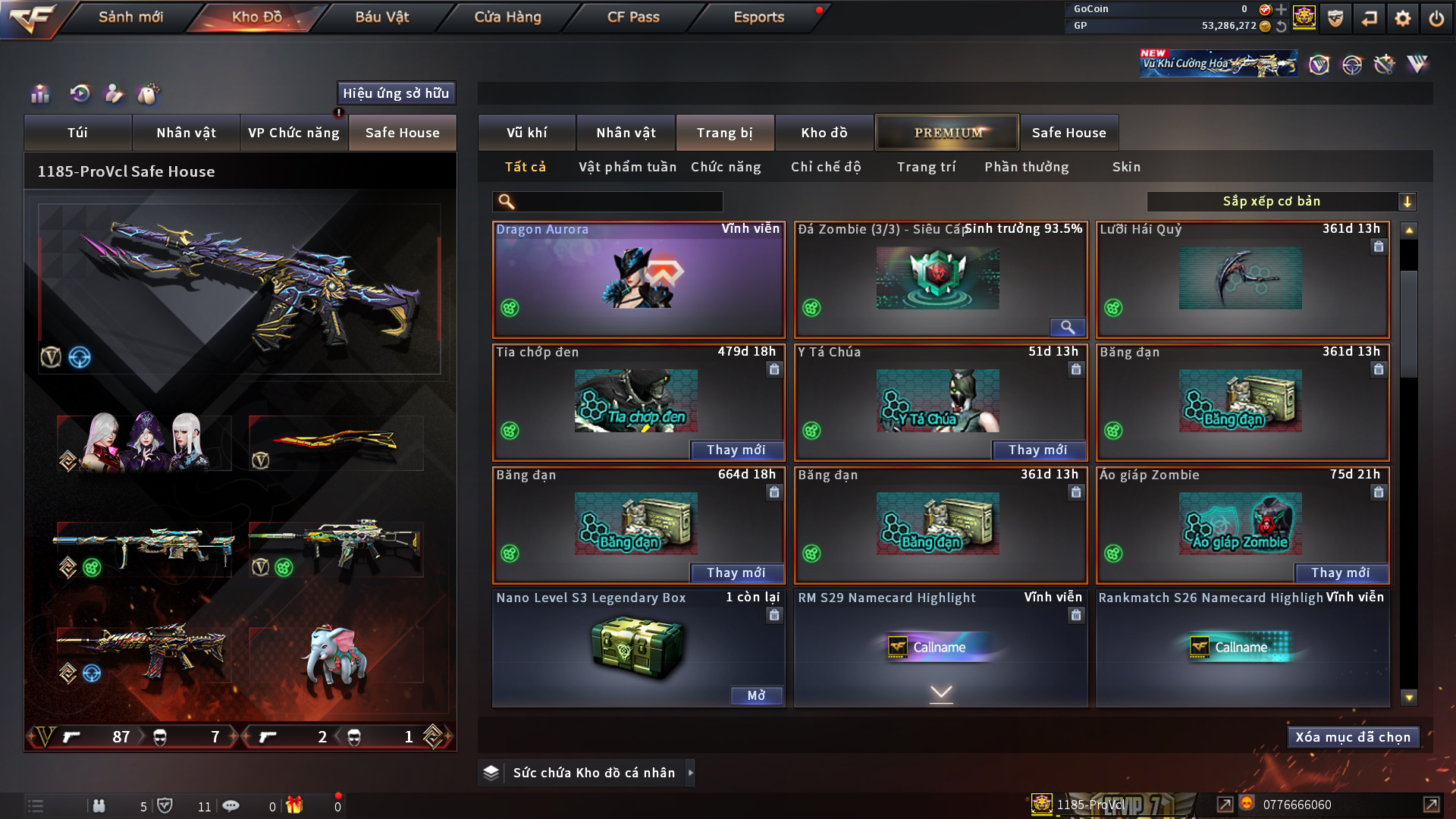Open the CF Pass menu
This screenshot has width=1456, height=819.
coord(633,17)
